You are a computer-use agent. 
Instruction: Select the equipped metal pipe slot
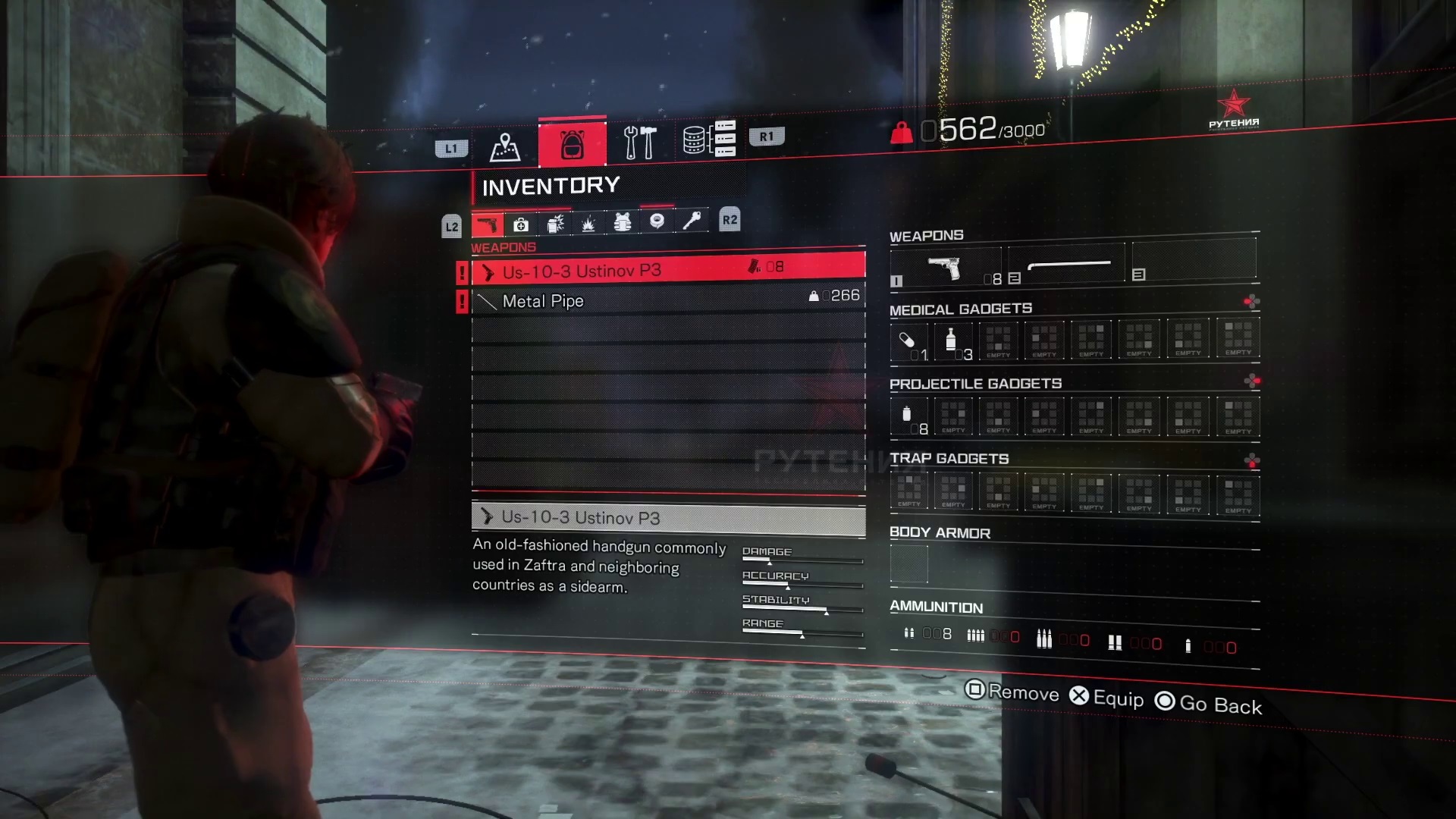point(1068,265)
